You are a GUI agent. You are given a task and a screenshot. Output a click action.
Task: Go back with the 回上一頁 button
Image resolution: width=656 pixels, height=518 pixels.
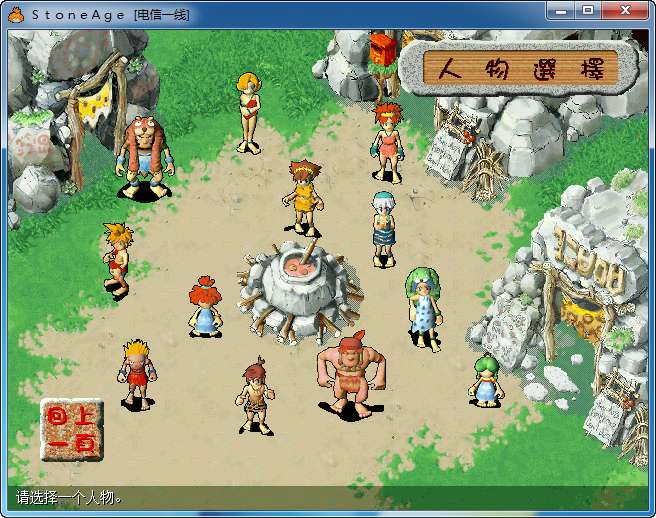click(x=71, y=431)
